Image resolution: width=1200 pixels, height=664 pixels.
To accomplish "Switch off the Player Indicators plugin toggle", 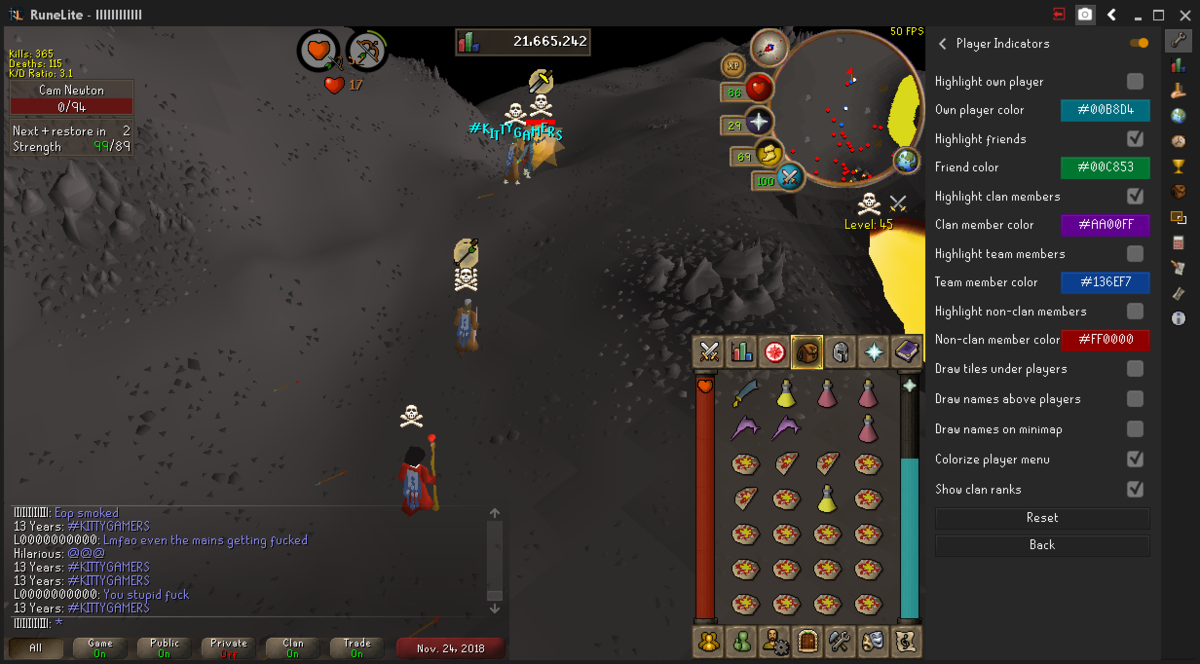I will click(1139, 43).
